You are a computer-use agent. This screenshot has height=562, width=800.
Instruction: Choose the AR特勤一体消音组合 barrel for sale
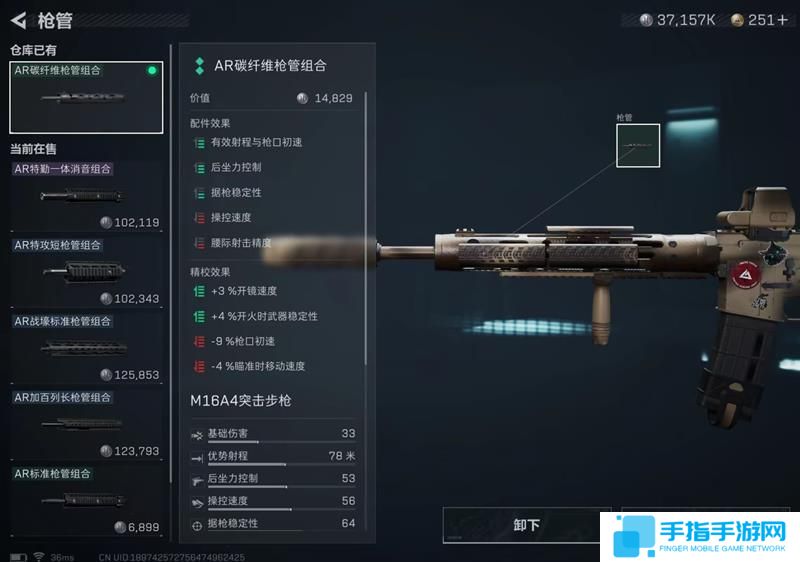[x=86, y=195]
